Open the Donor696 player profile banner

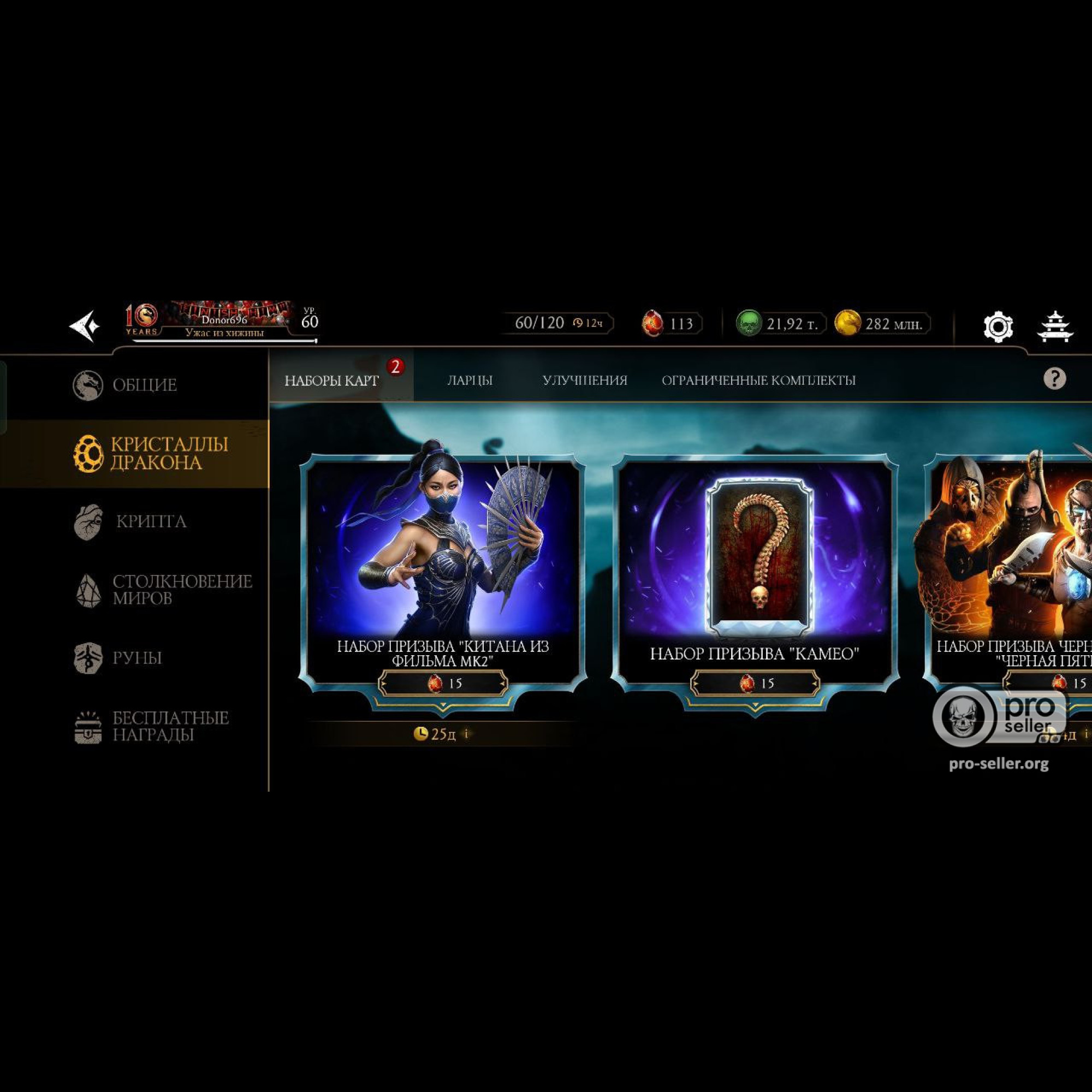pyautogui.click(x=224, y=322)
